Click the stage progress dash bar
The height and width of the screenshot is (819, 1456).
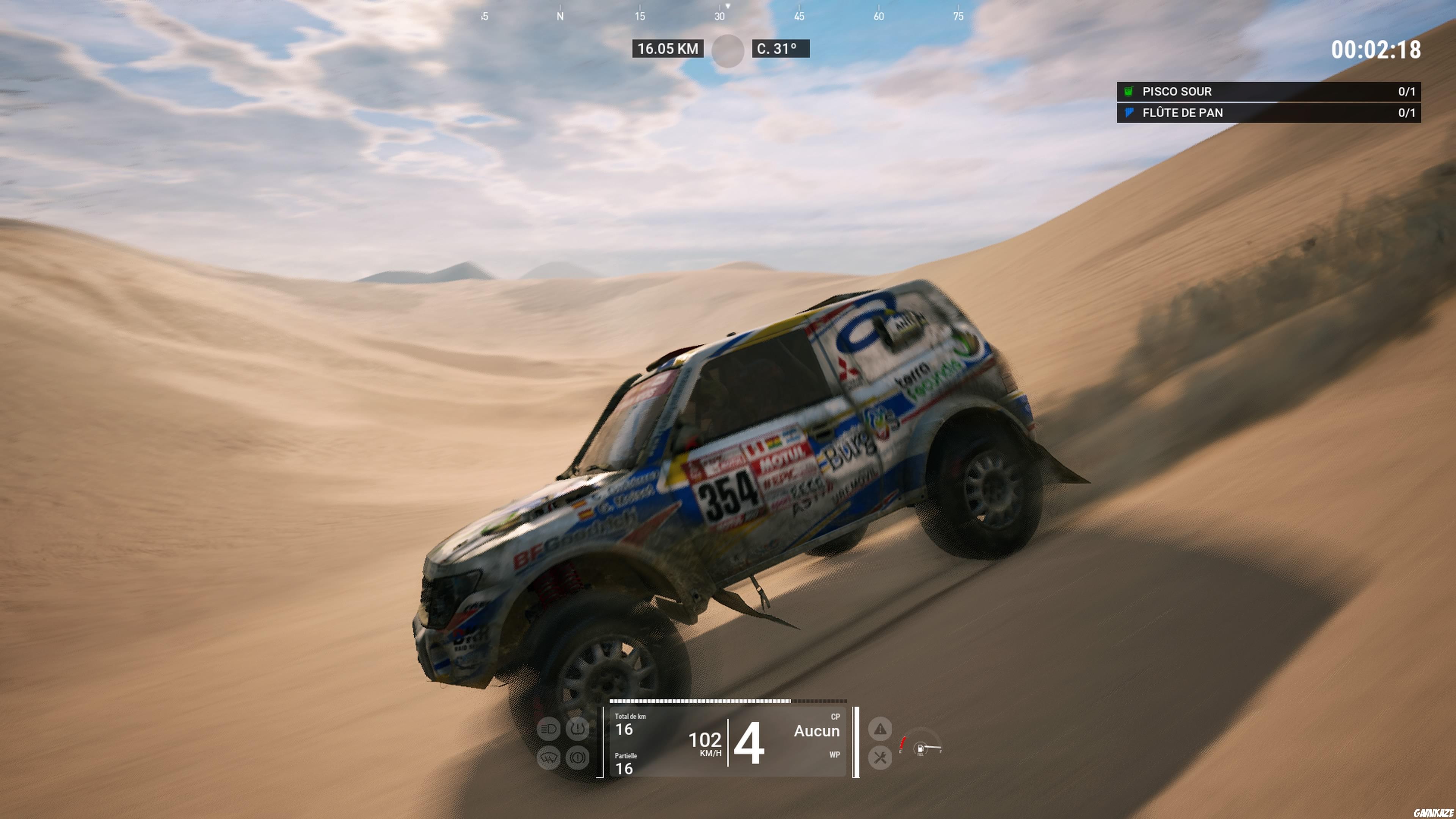tap(728, 701)
